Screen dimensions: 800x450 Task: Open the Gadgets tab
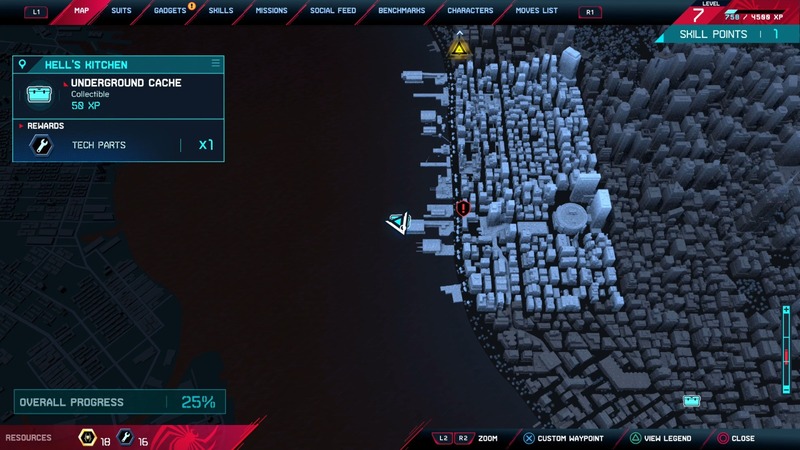(170, 11)
